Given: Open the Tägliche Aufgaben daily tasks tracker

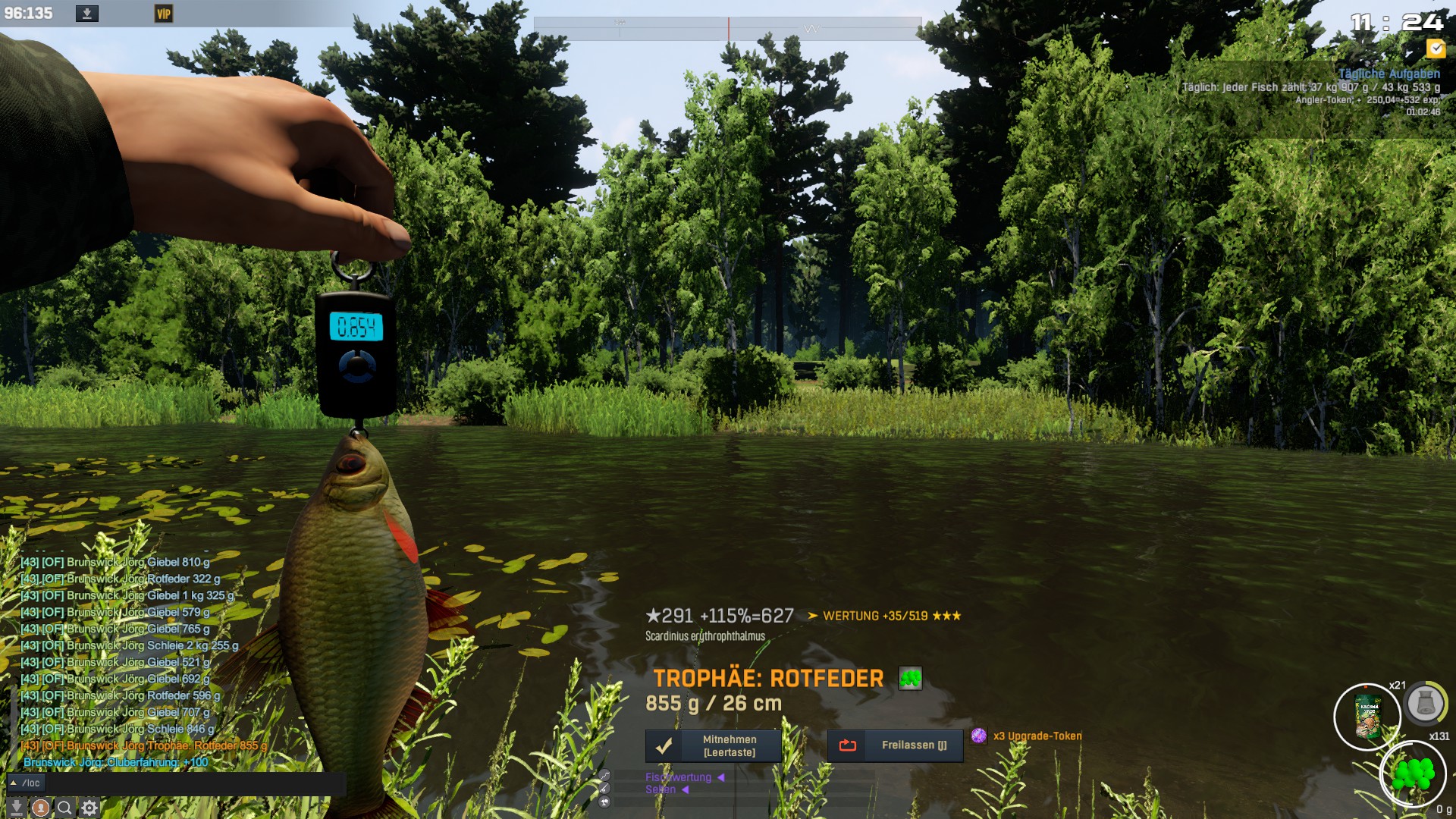Looking at the screenshot, I should click(x=1389, y=74).
